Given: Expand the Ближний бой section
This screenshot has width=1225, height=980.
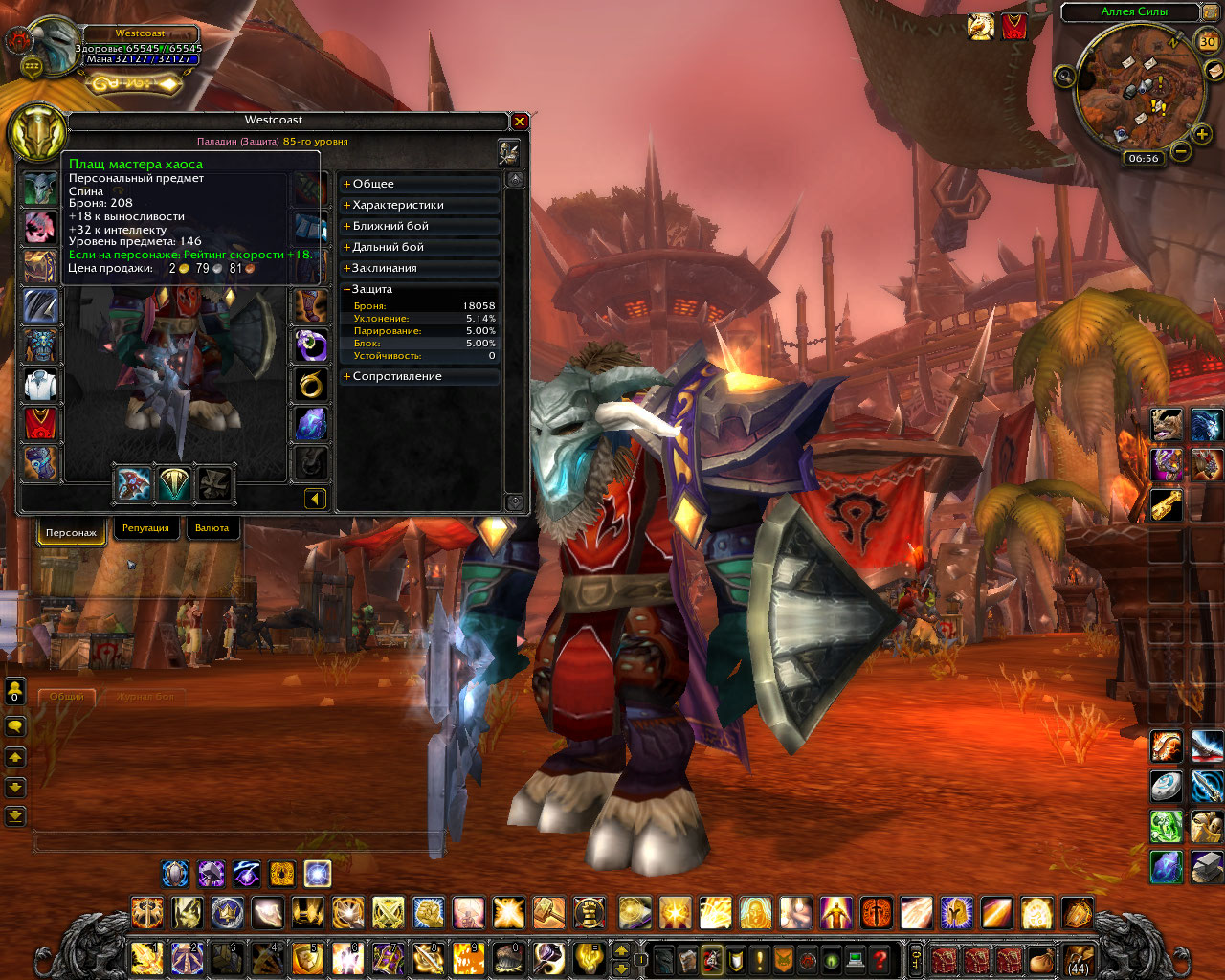Looking at the screenshot, I should (390, 226).
